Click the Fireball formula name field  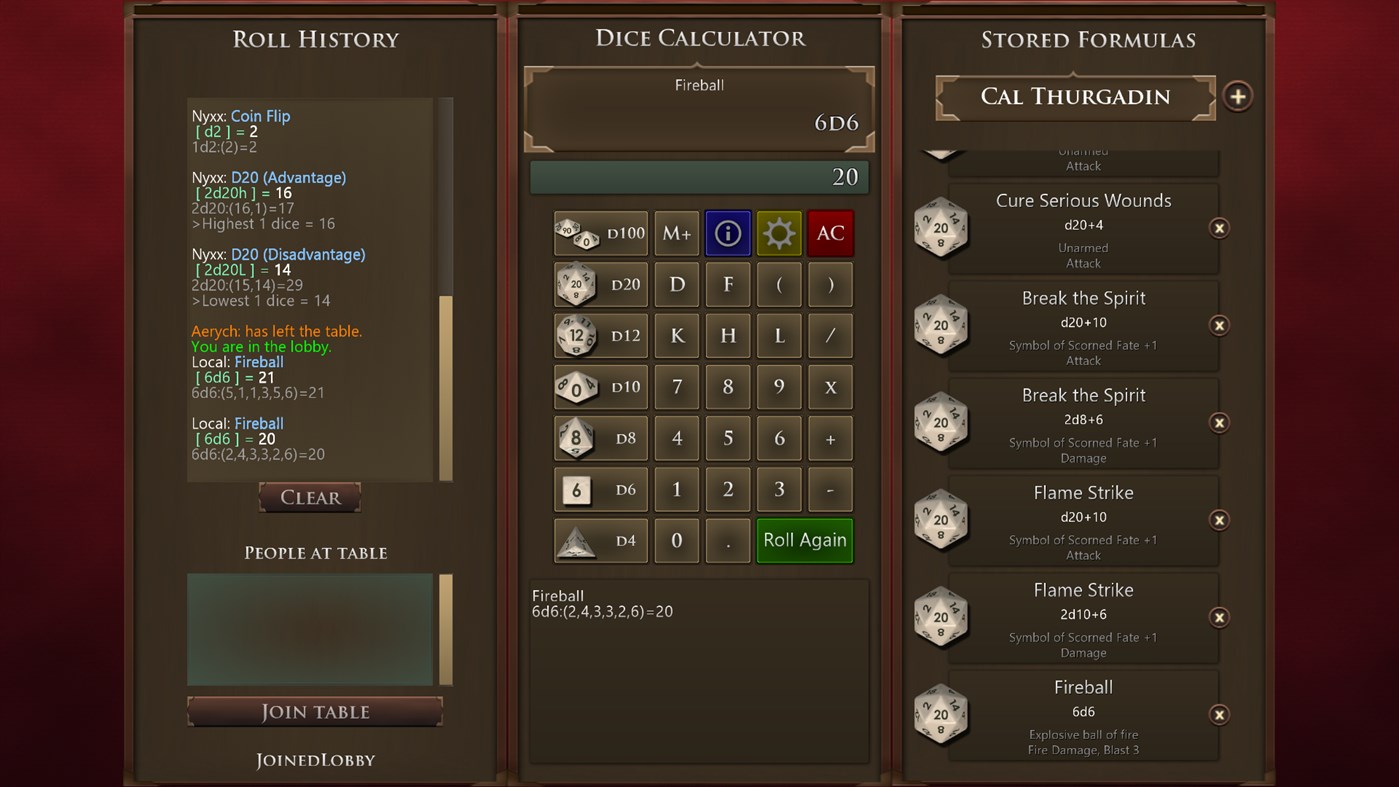699,85
